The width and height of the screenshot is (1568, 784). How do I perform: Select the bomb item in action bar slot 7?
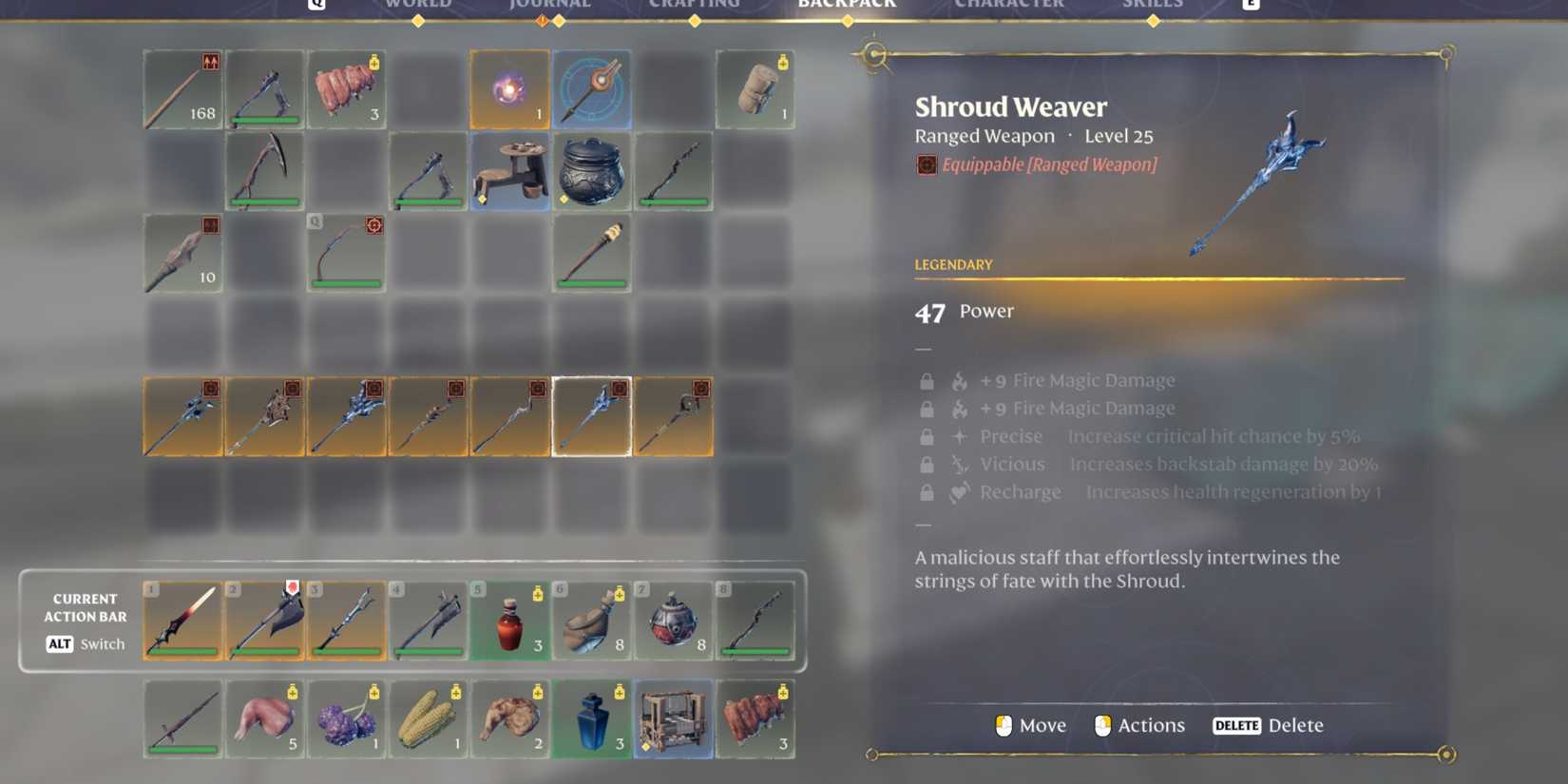pyautogui.click(x=675, y=622)
